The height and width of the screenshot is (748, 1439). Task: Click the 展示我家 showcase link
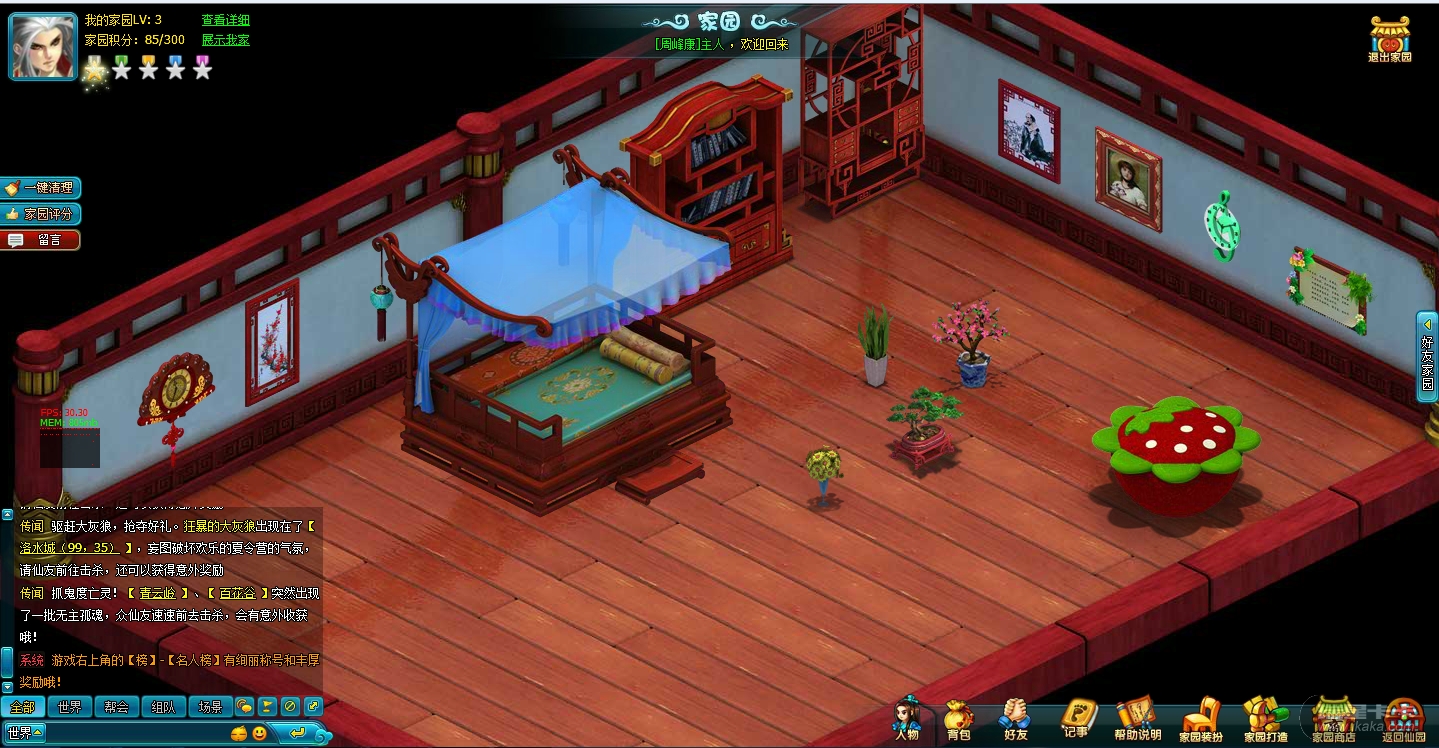(226, 40)
